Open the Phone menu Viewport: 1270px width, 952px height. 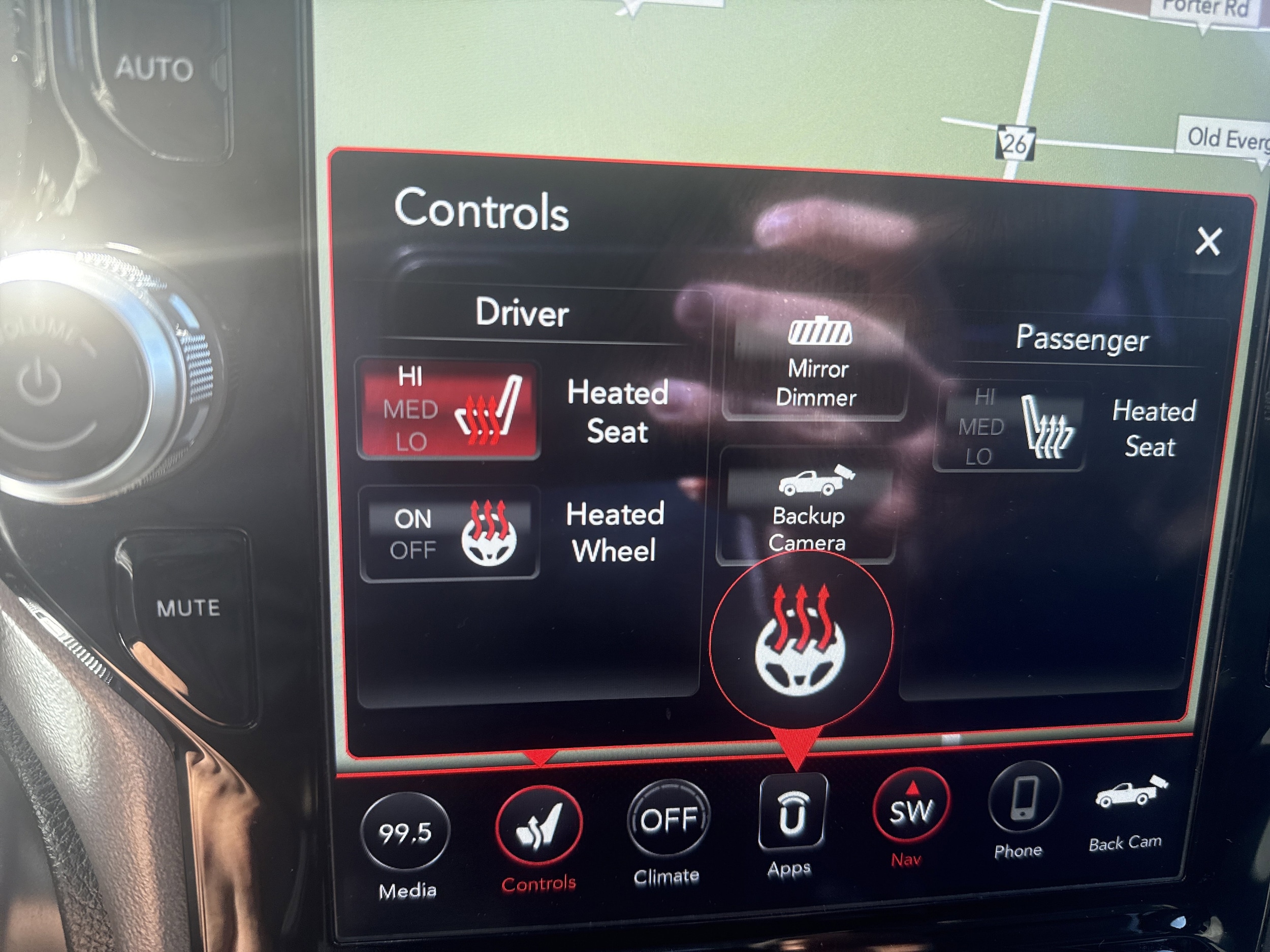[x=1023, y=799]
